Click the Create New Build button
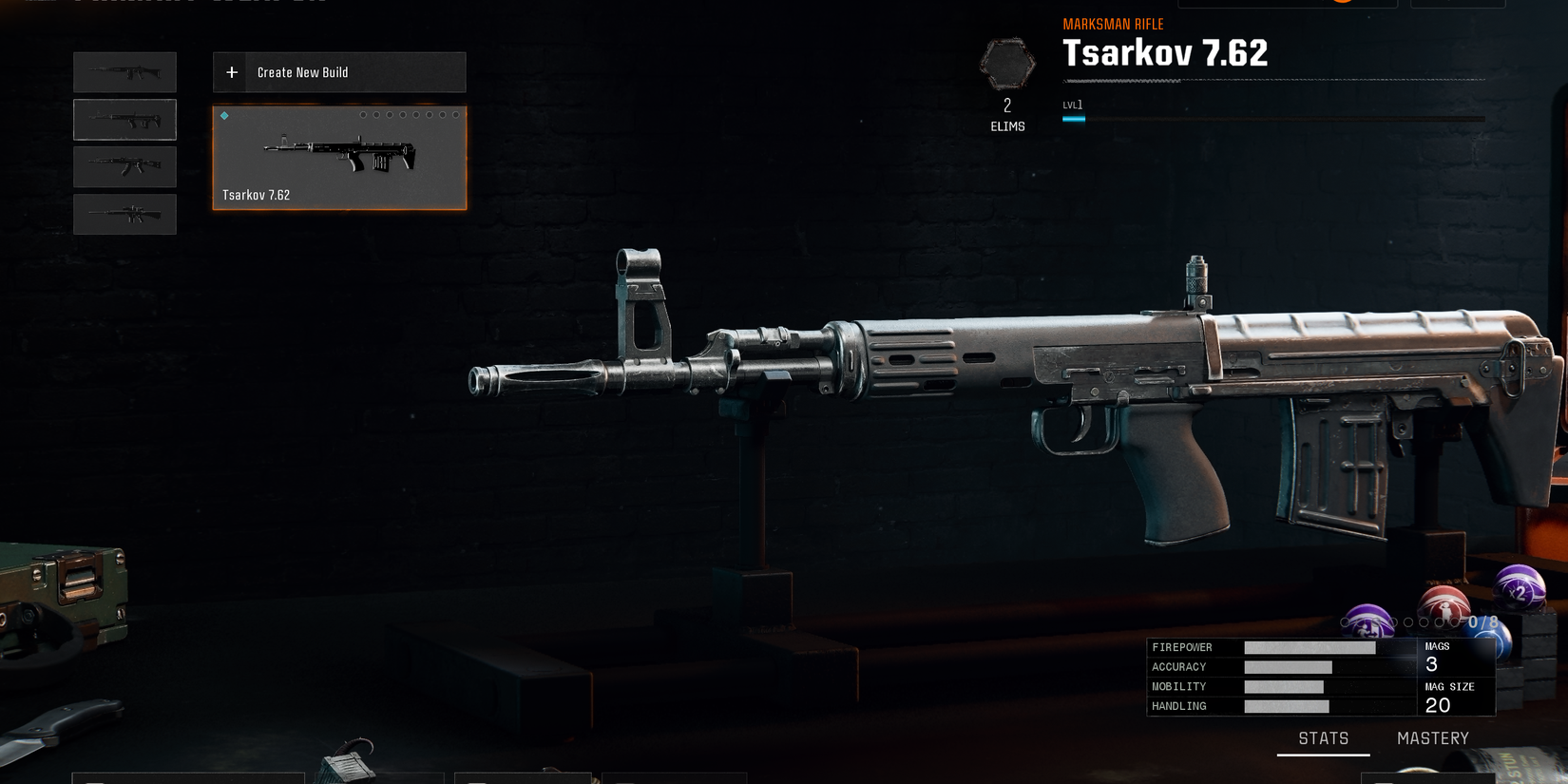Viewport: 1568px width, 784px height. click(x=338, y=71)
